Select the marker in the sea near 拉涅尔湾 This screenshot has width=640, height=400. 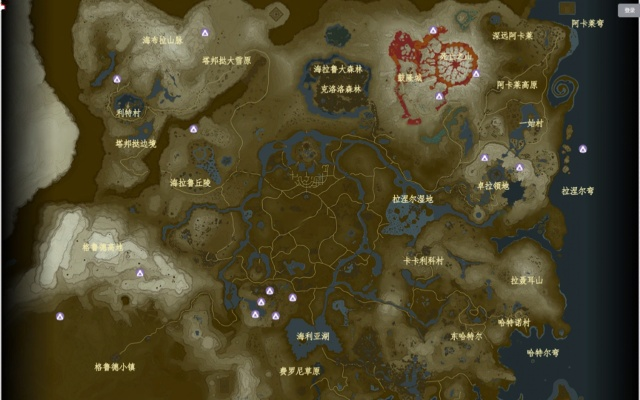(x=583, y=149)
